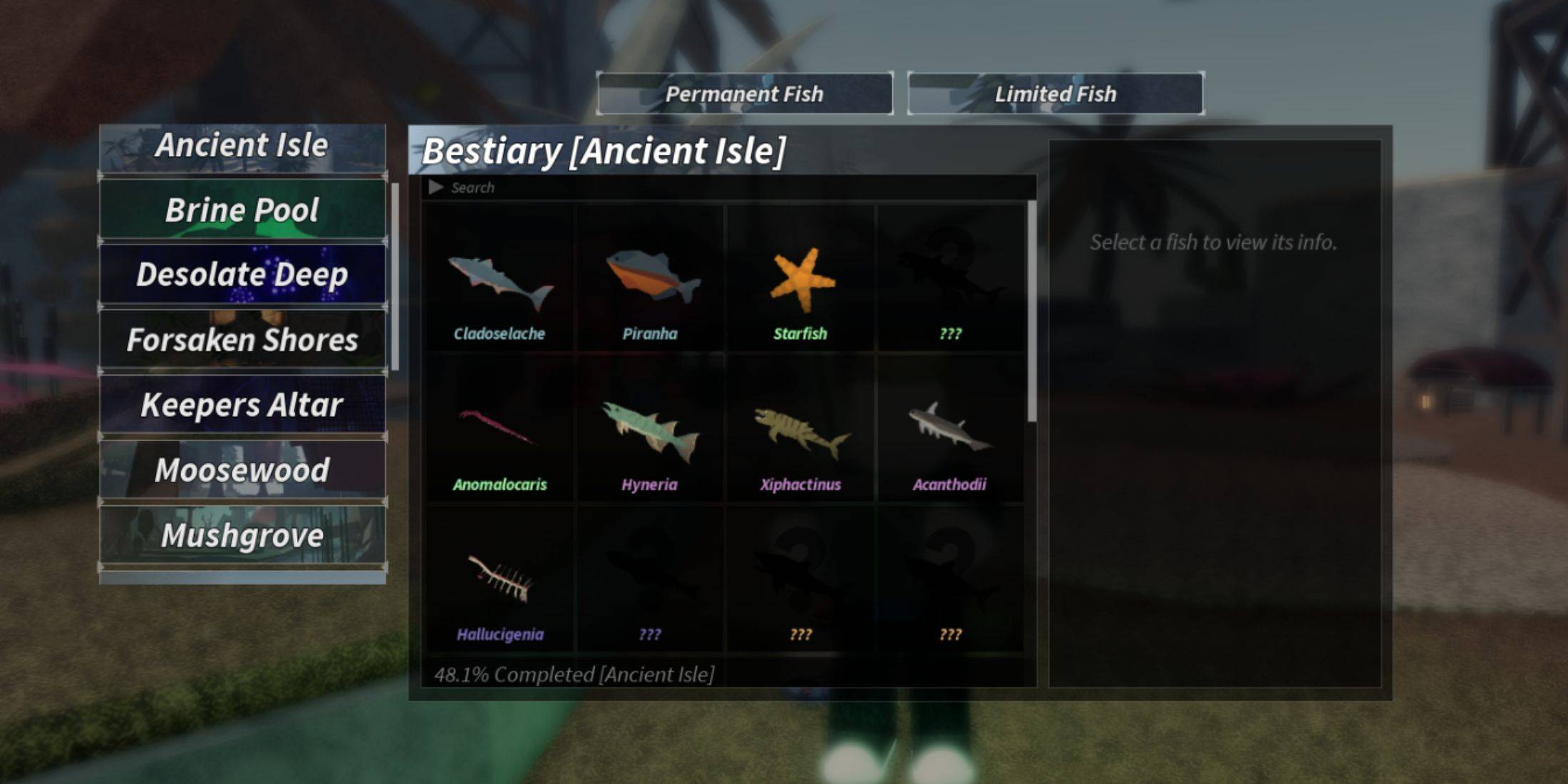Open the Piranha bestiary entry
The width and height of the screenshot is (1568, 784).
tap(650, 282)
